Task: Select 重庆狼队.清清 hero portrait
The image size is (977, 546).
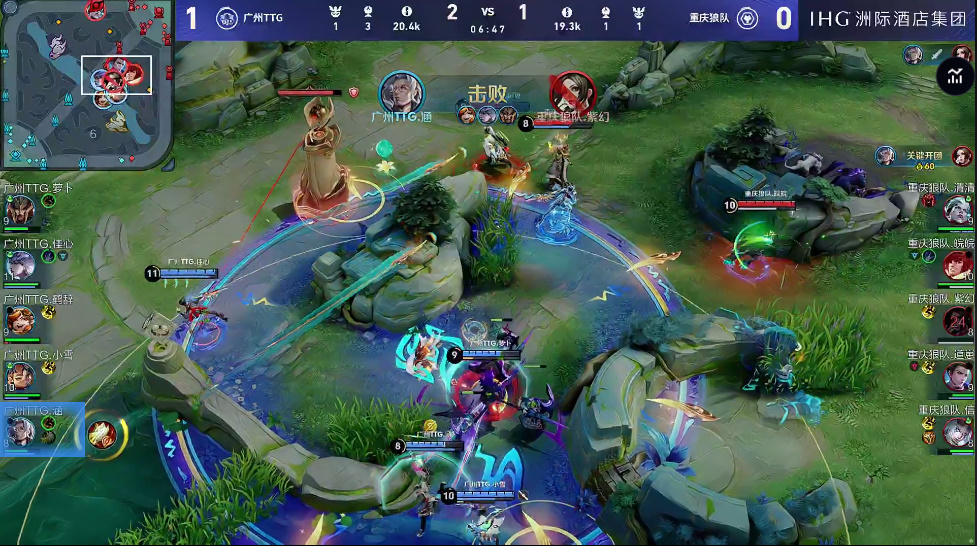Action: 958,209
